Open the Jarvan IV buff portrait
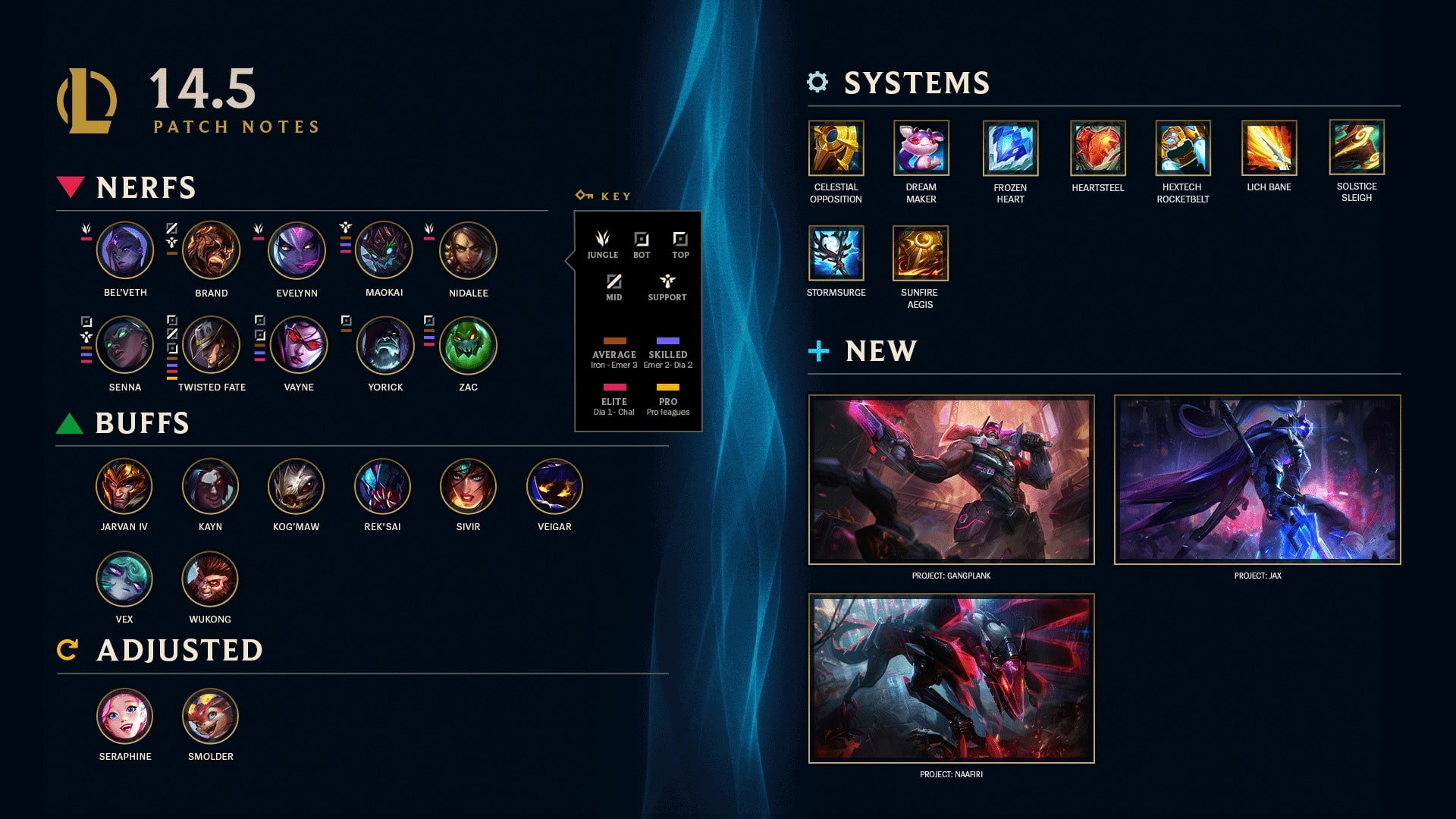The image size is (1456, 819). (124, 486)
